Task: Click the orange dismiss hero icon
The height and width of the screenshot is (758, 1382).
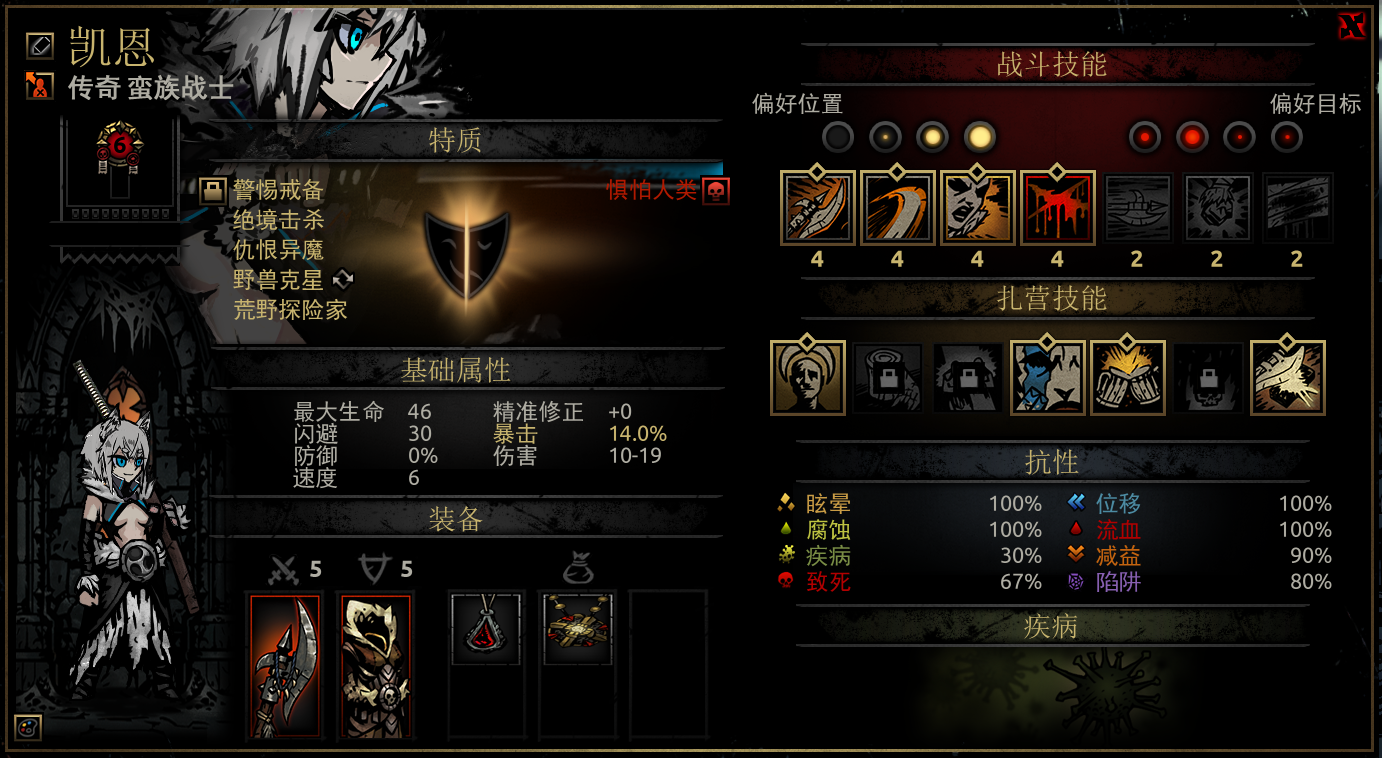Action: [x=40, y=86]
